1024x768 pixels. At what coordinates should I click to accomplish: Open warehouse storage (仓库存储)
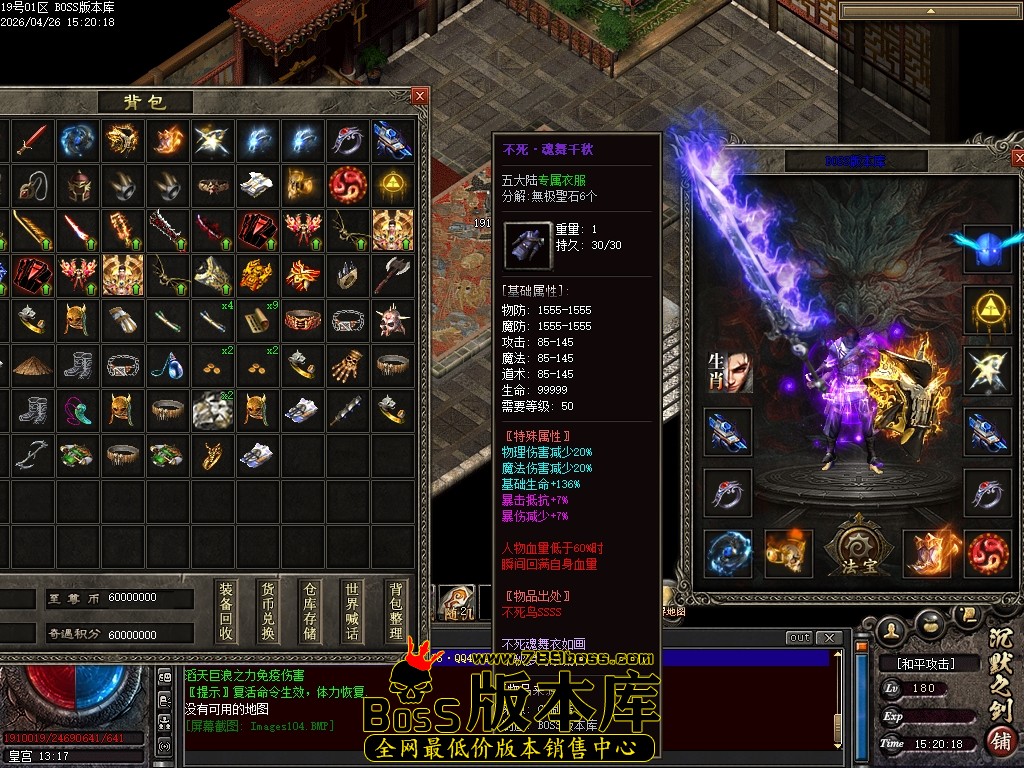[309, 611]
